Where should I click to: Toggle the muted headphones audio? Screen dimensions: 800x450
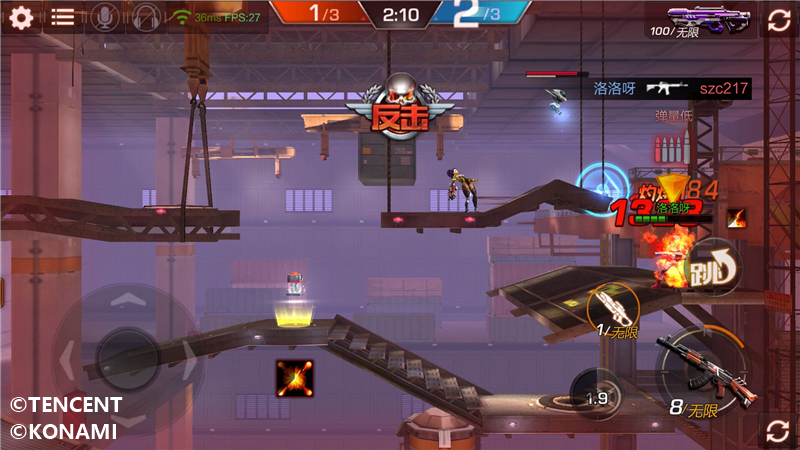(x=146, y=17)
